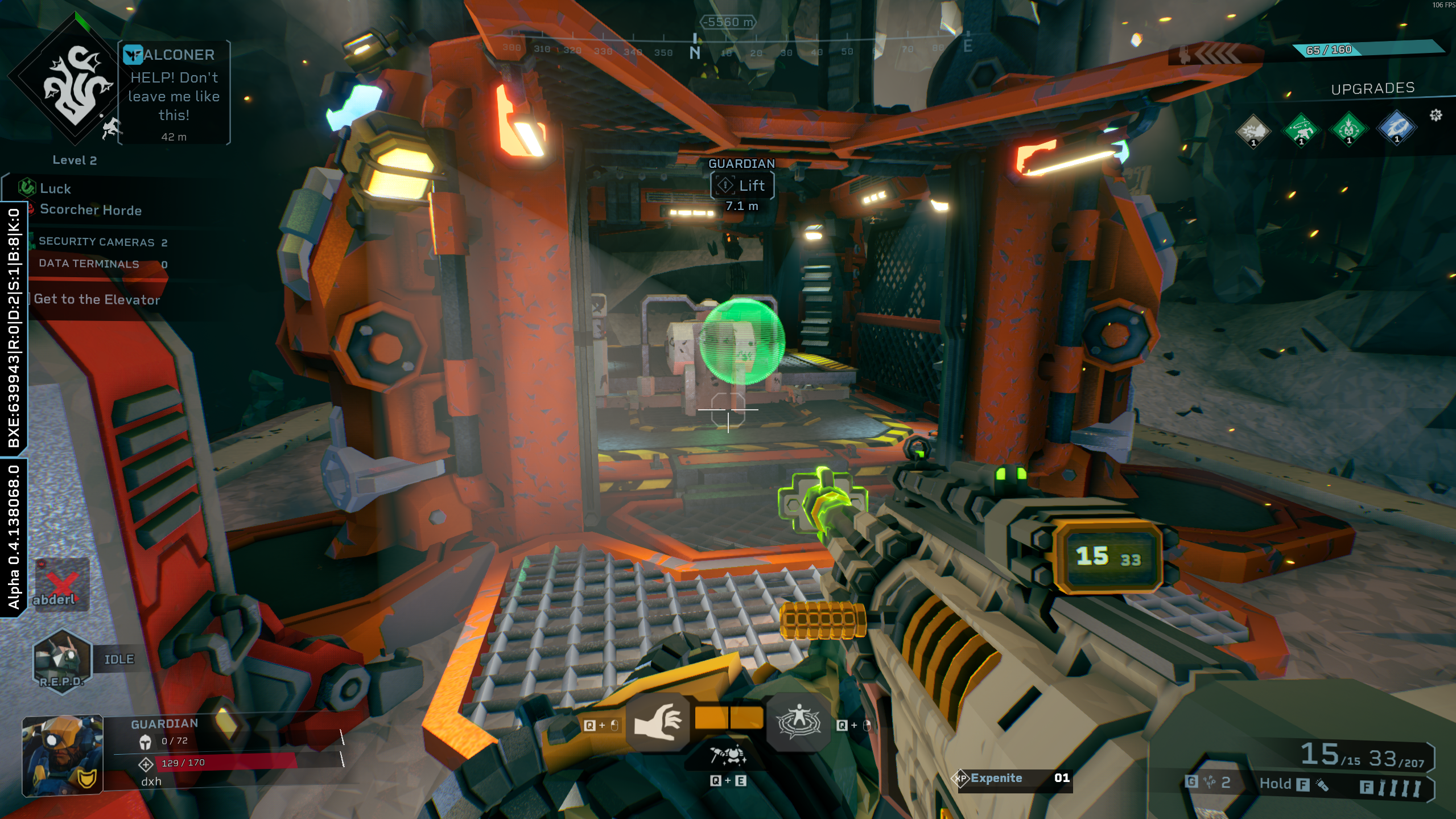Click the Falconer help request panel

[174, 93]
